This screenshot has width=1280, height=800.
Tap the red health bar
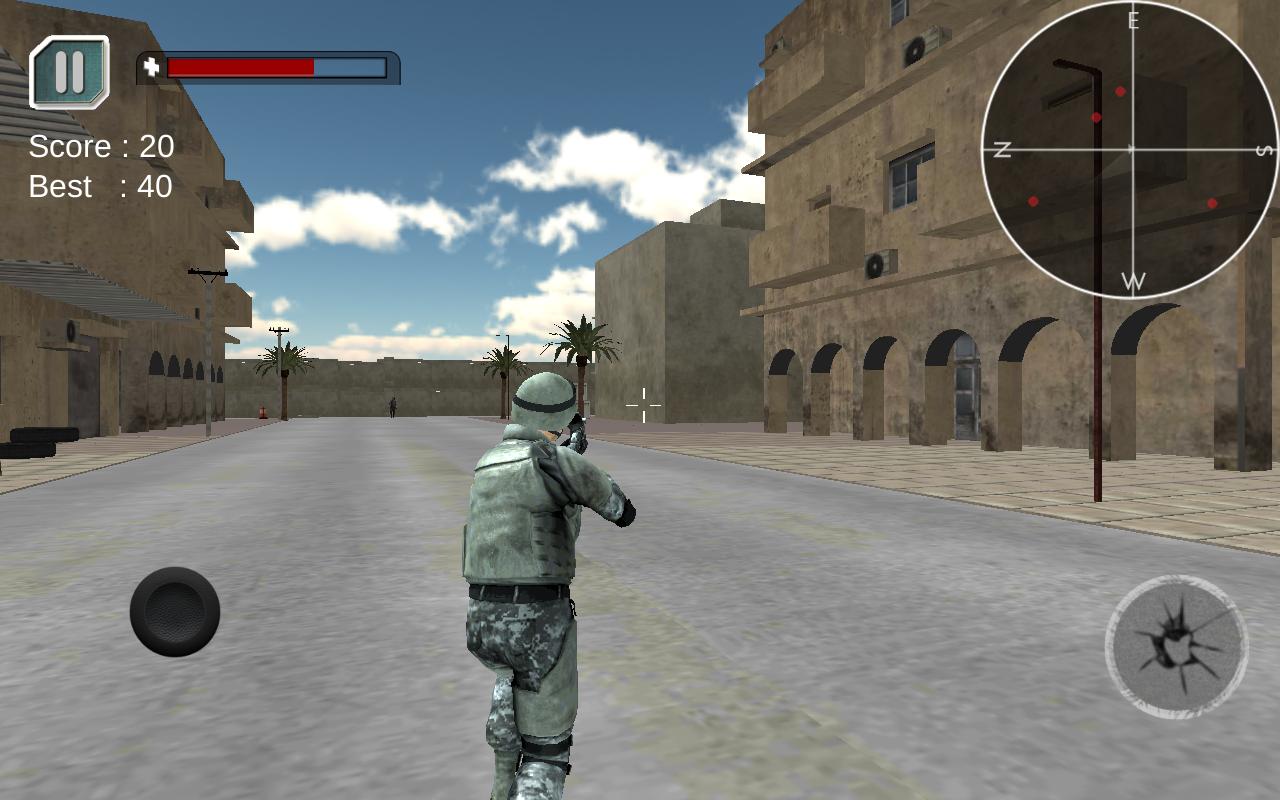coord(240,68)
